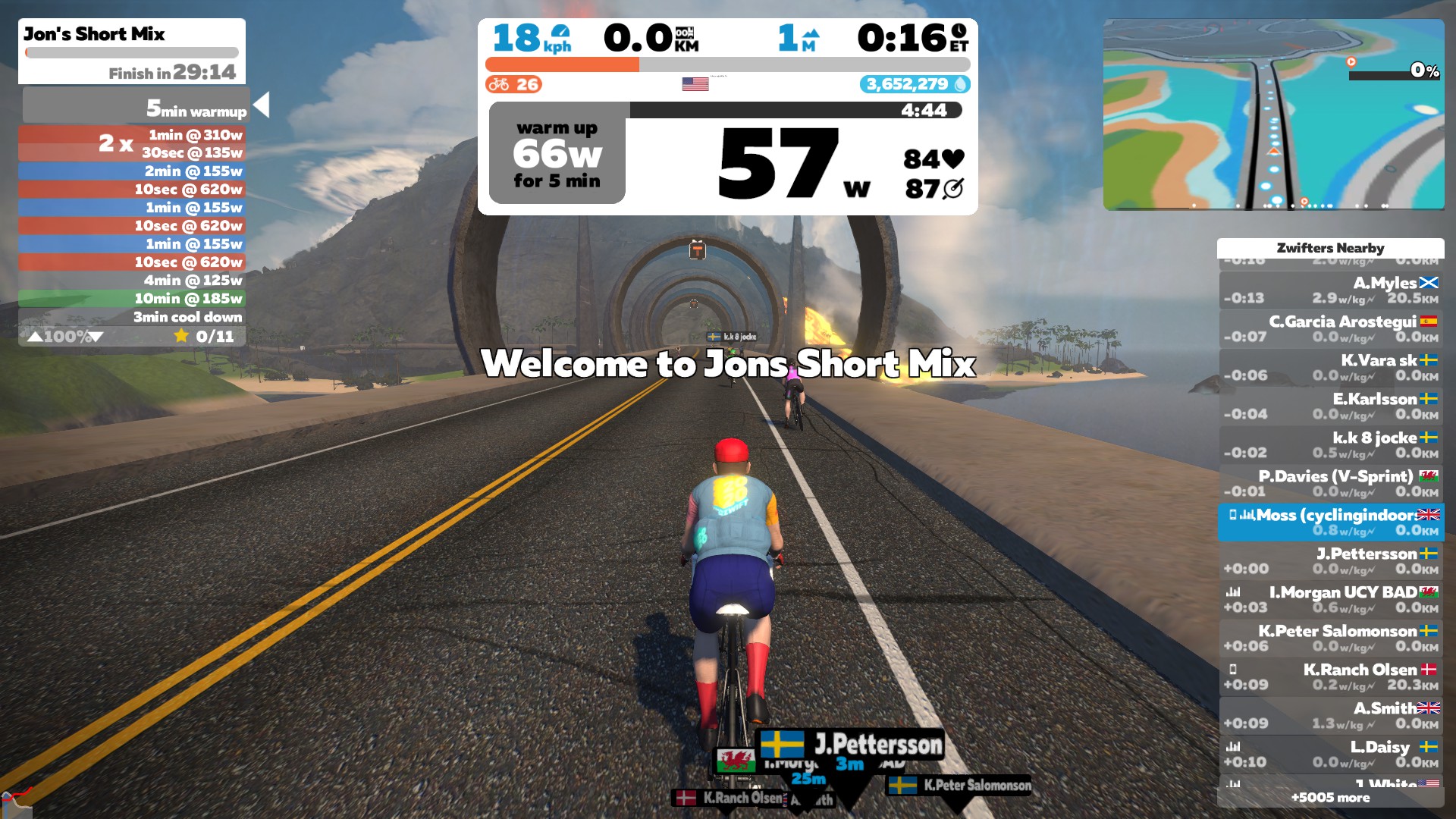Show the +5005 more riders

[x=1330, y=798]
